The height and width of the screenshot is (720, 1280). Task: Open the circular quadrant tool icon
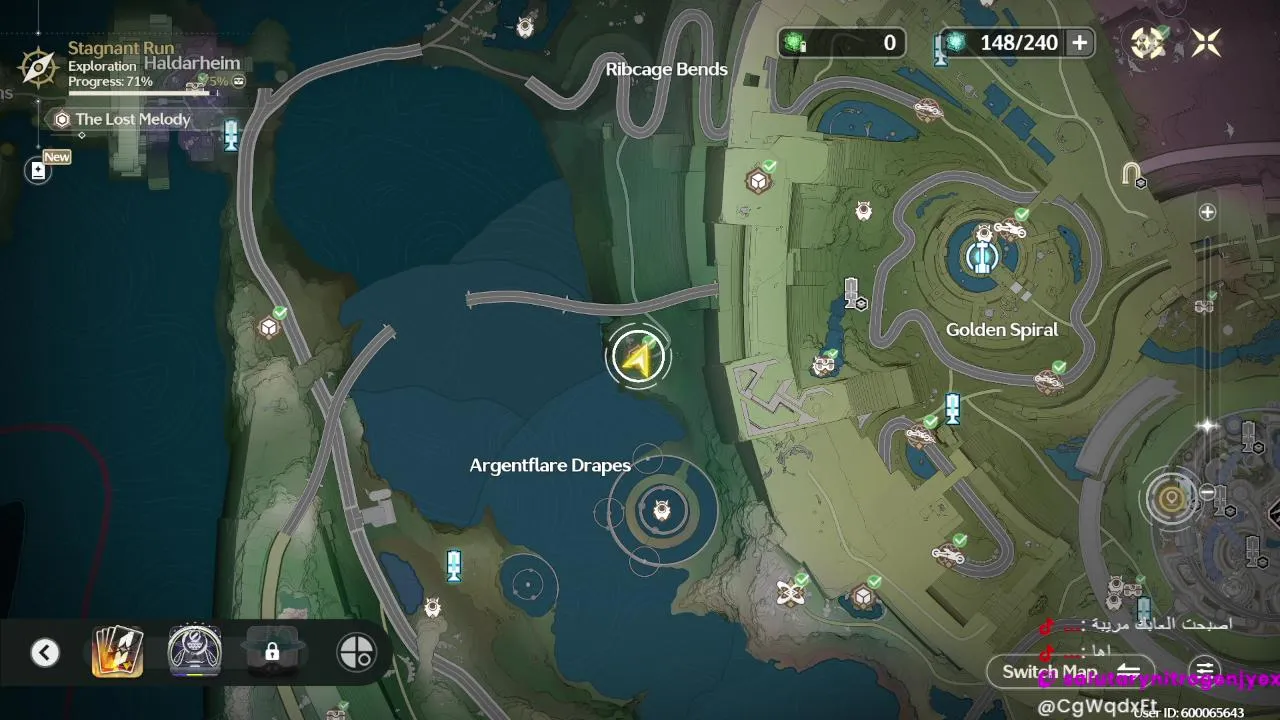point(356,652)
